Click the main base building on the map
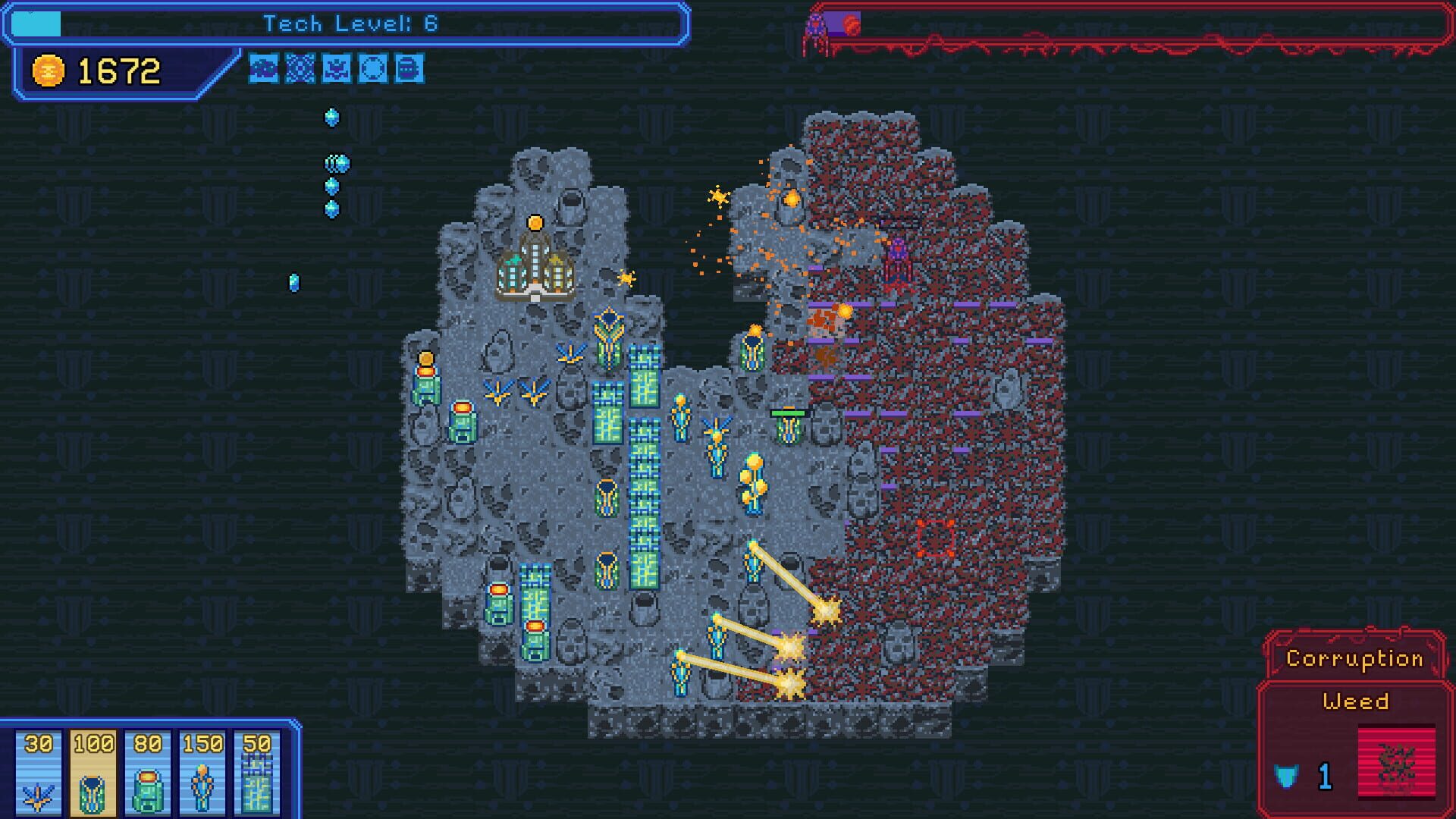Screen dimensions: 1456x819 click(535, 267)
